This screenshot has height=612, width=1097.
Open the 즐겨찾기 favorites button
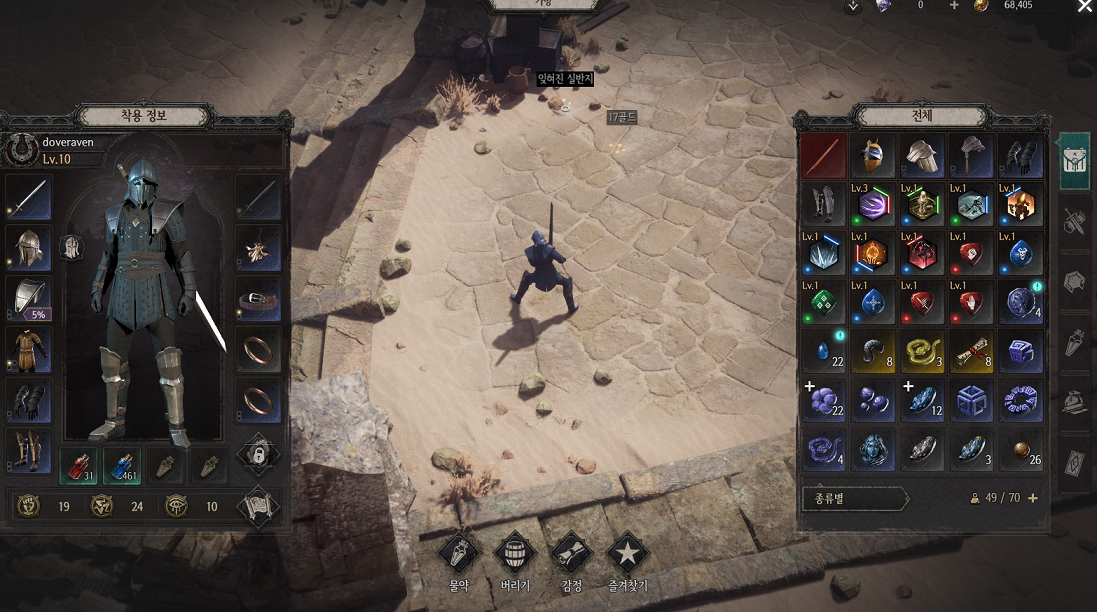coord(627,552)
